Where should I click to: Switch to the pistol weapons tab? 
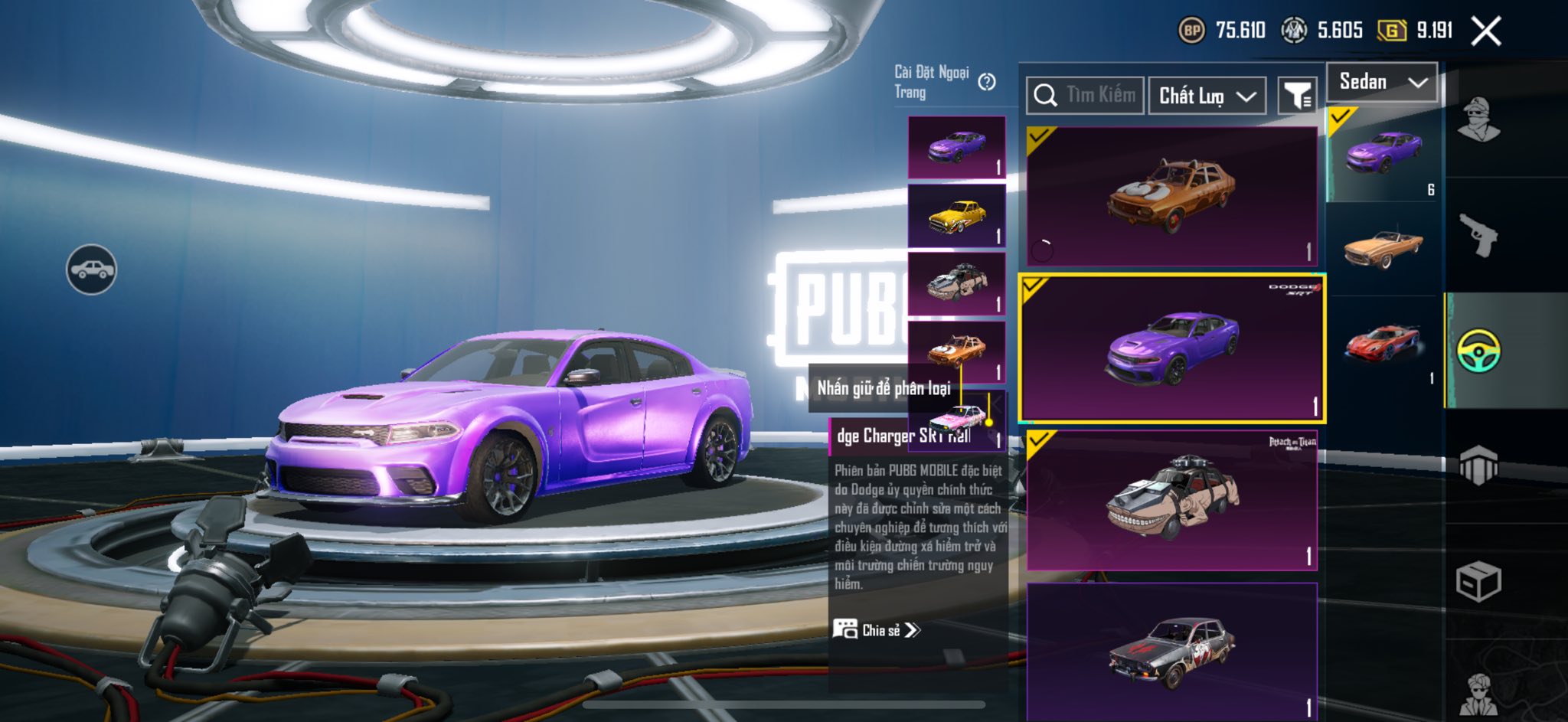(1478, 235)
